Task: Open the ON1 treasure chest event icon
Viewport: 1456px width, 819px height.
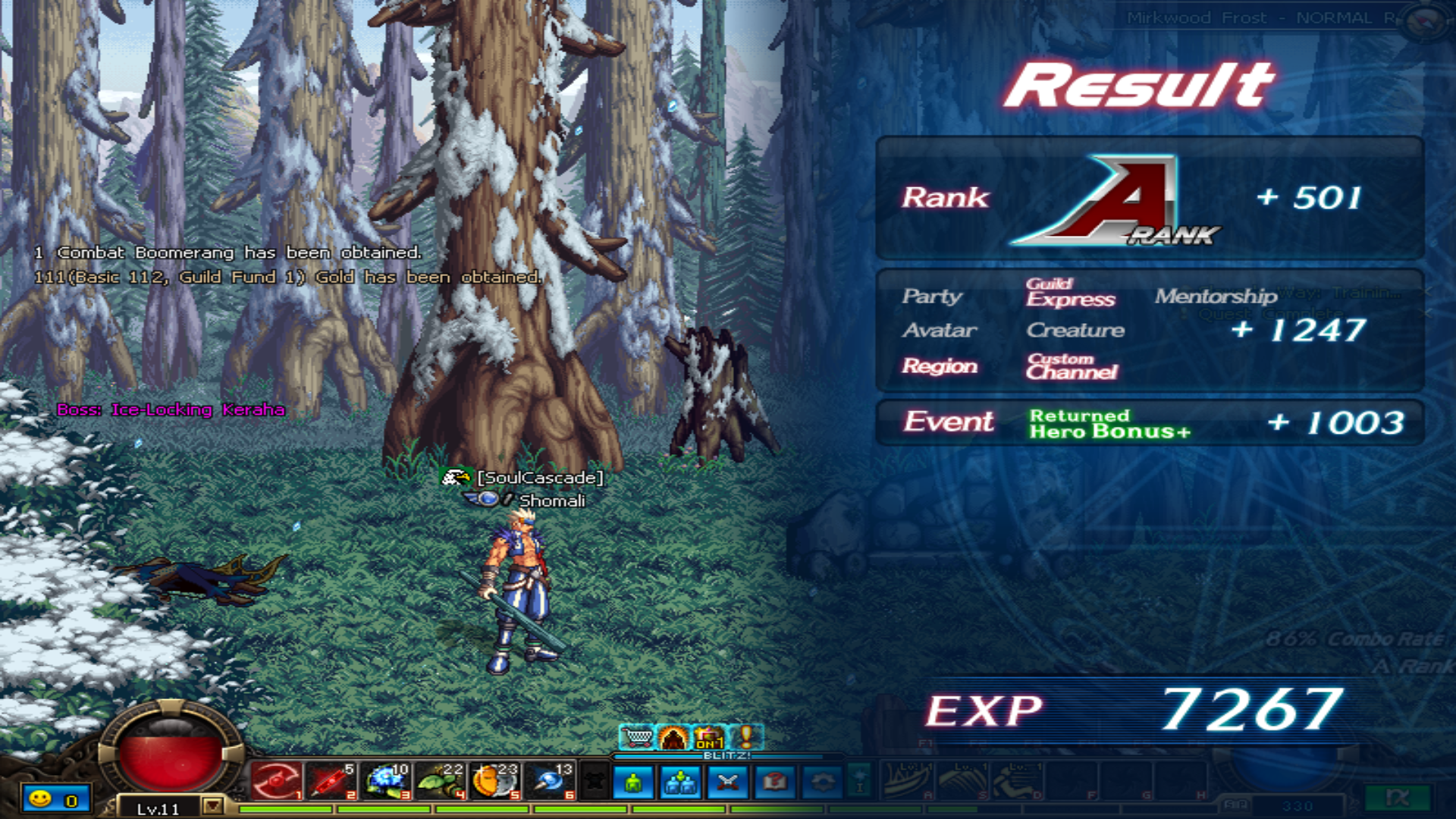Action: [x=710, y=737]
